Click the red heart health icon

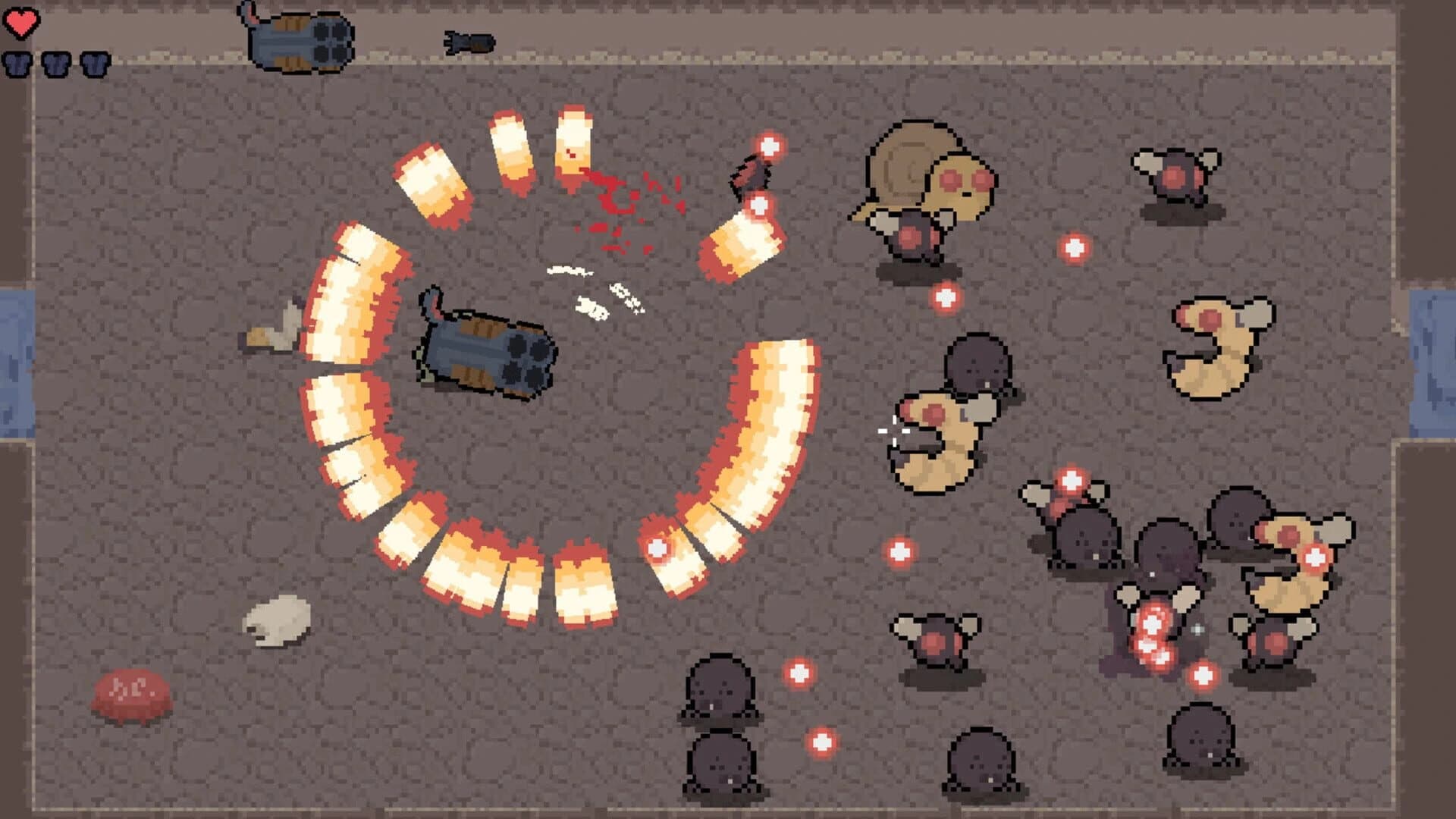click(23, 22)
